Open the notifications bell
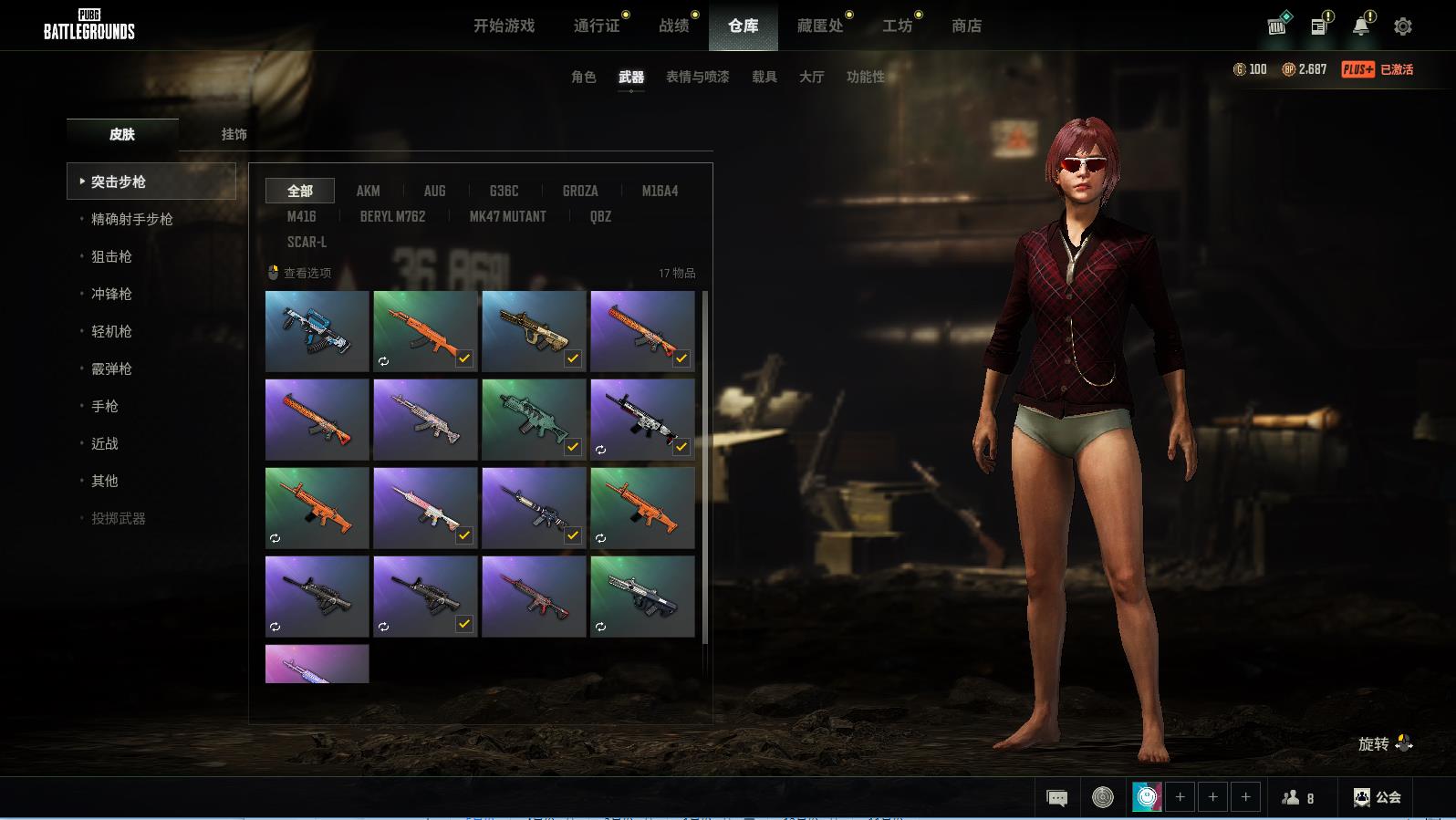 click(x=1360, y=26)
